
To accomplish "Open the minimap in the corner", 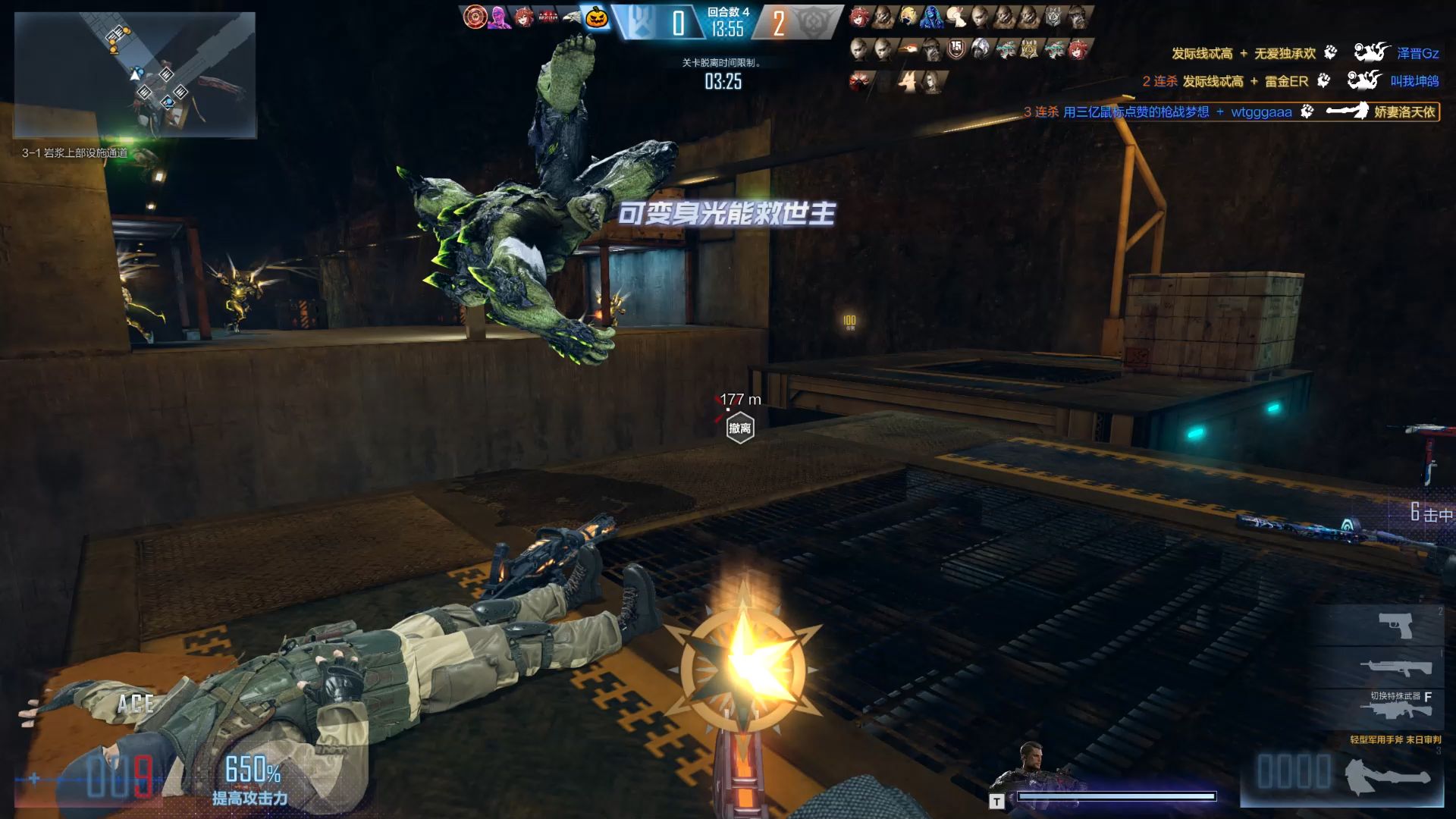I will pos(135,74).
